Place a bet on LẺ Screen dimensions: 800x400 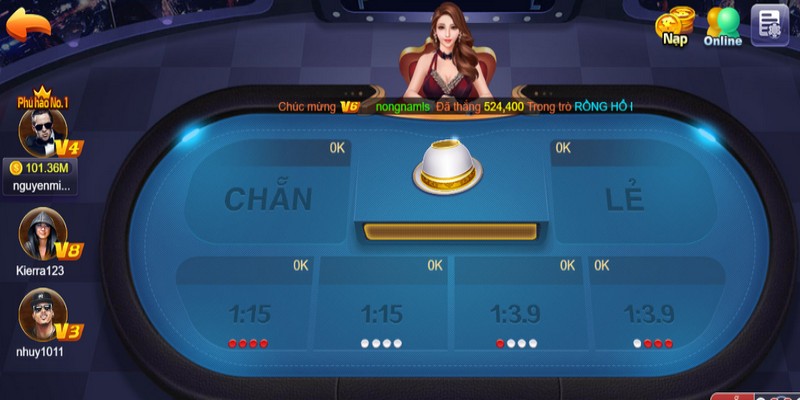point(623,195)
